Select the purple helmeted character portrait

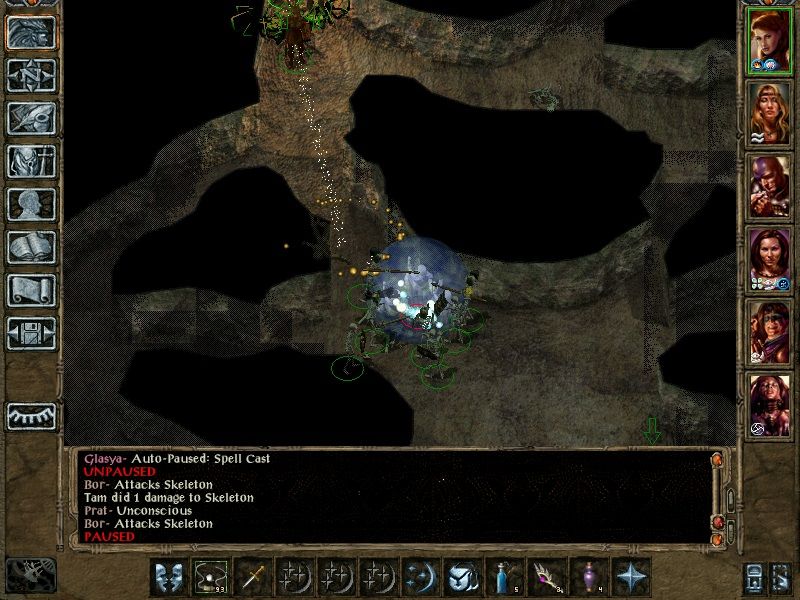(x=768, y=188)
